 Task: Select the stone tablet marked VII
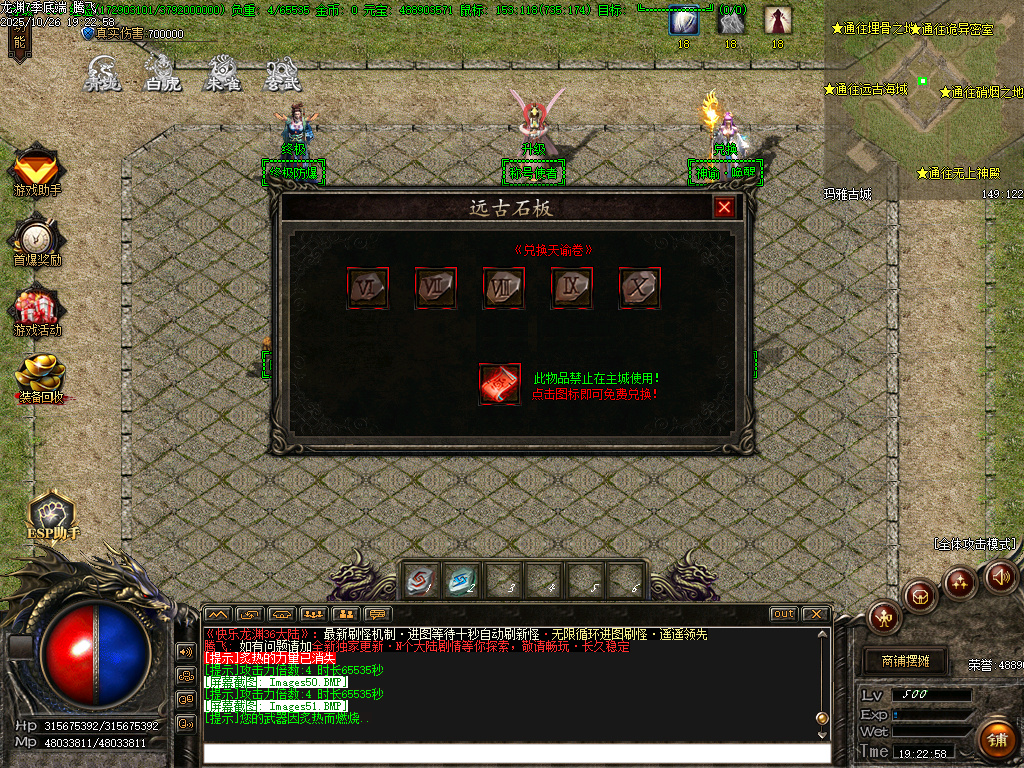click(434, 288)
